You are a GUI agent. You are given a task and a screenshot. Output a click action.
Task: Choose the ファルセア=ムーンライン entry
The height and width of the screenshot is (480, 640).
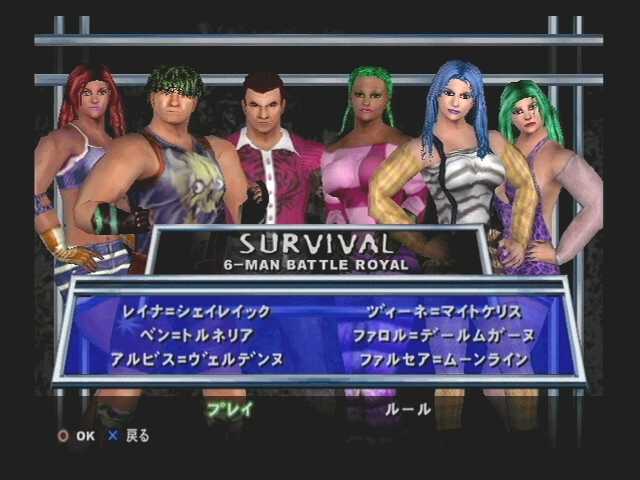(443, 358)
